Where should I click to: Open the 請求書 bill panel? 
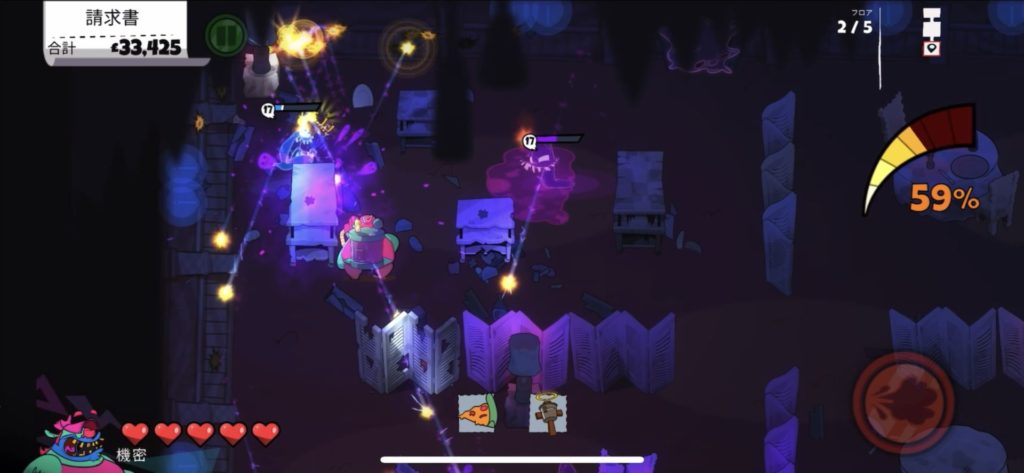[116, 30]
